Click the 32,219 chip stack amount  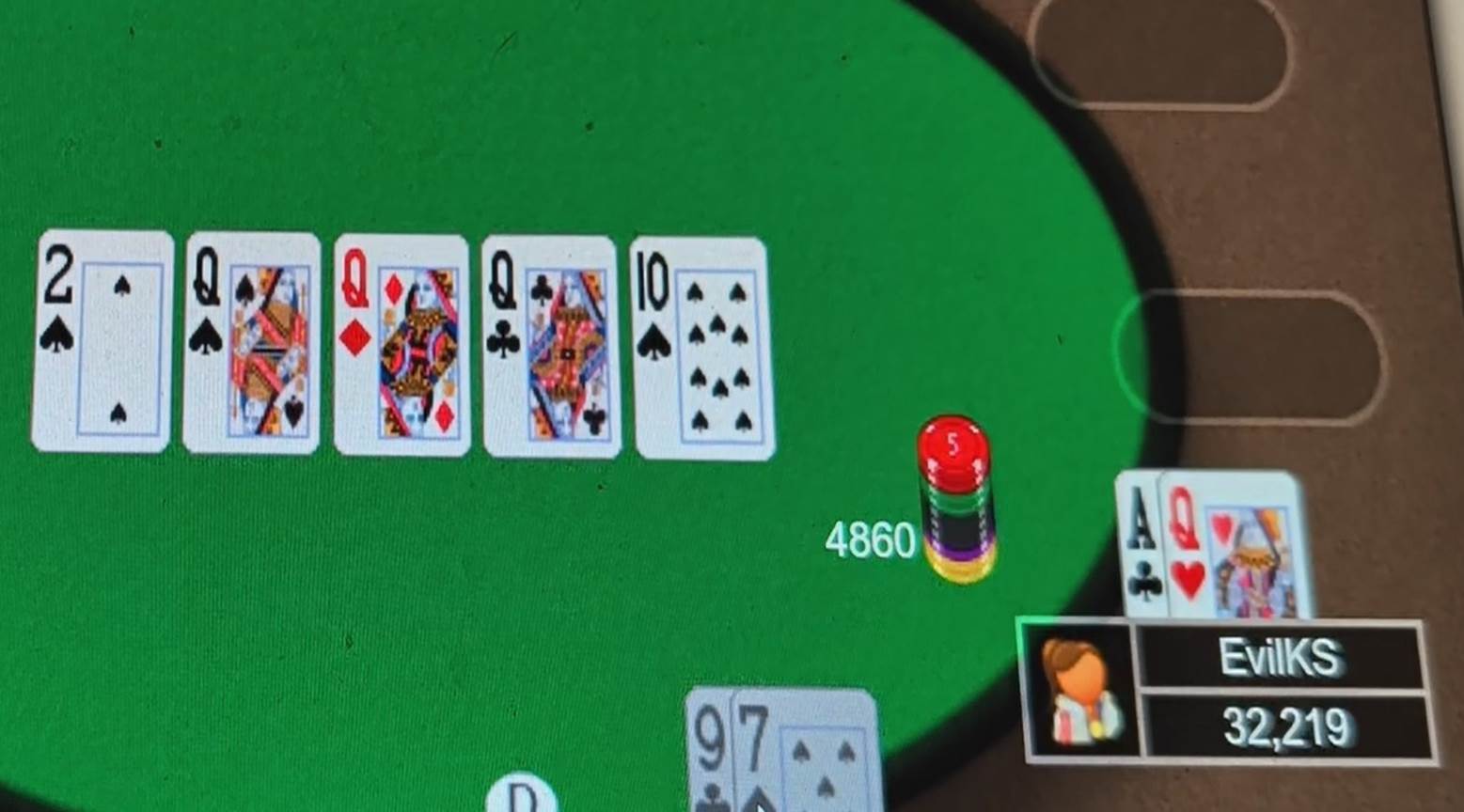pyautogui.click(x=1288, y=724)
